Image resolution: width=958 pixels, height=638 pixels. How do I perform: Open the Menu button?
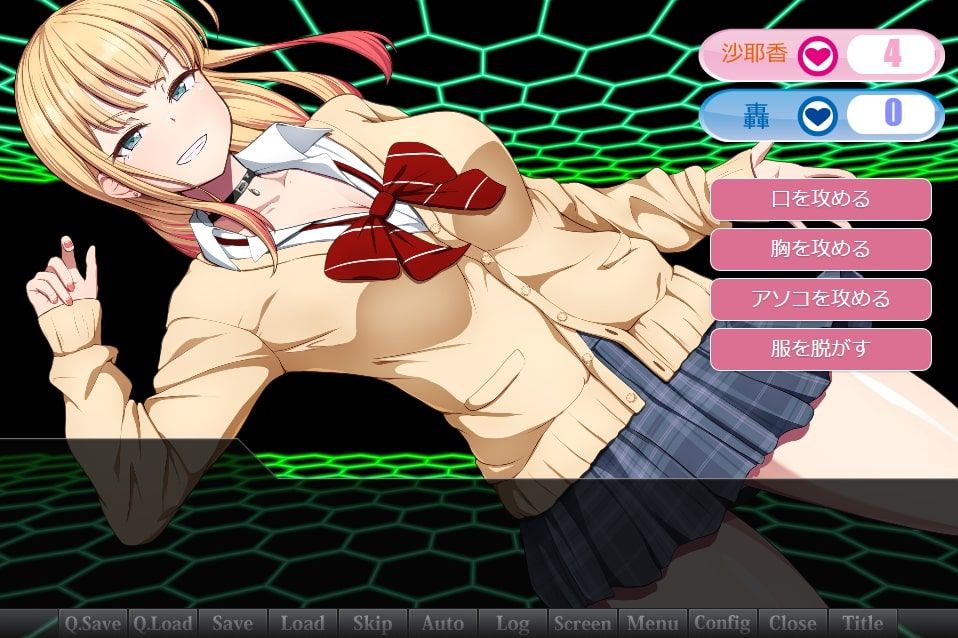pyautogui.click(x=652, y=623)
